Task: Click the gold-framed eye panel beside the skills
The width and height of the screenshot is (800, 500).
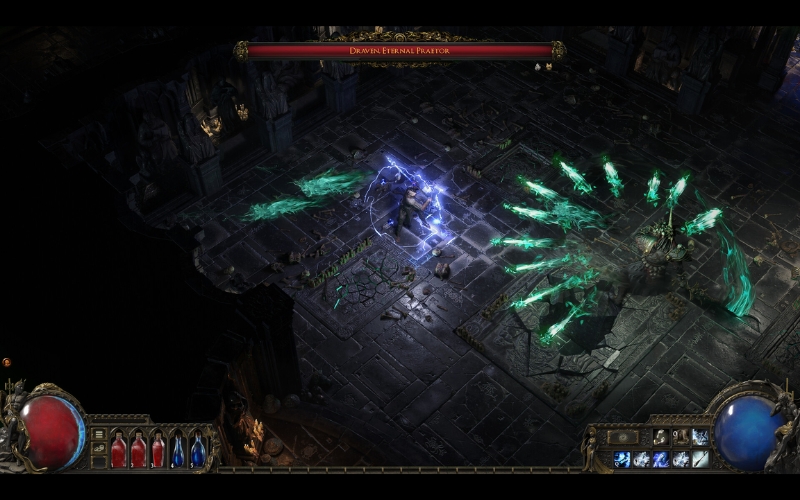Action: (x=622, y=437)
